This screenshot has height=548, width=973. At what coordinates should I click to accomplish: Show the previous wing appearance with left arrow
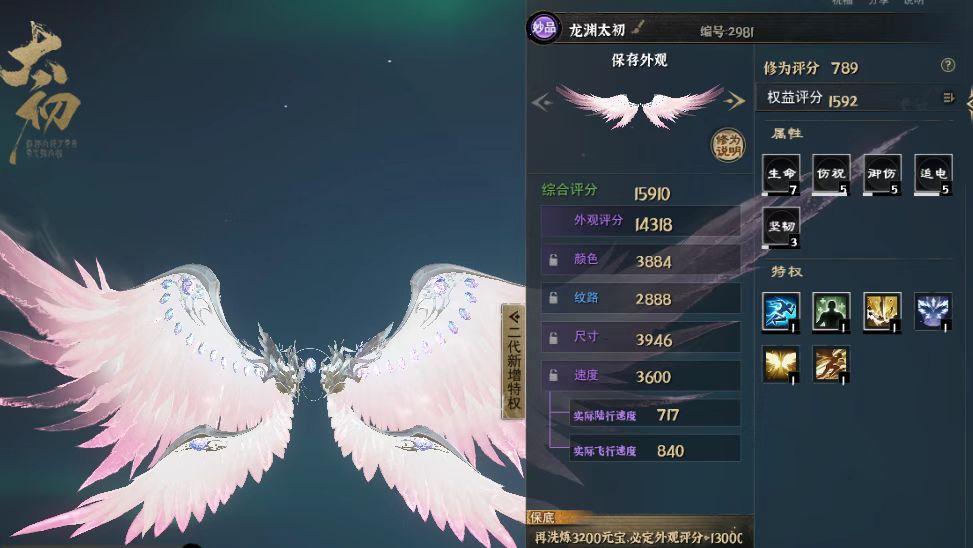pyautogui.click(x=541, y=101)
